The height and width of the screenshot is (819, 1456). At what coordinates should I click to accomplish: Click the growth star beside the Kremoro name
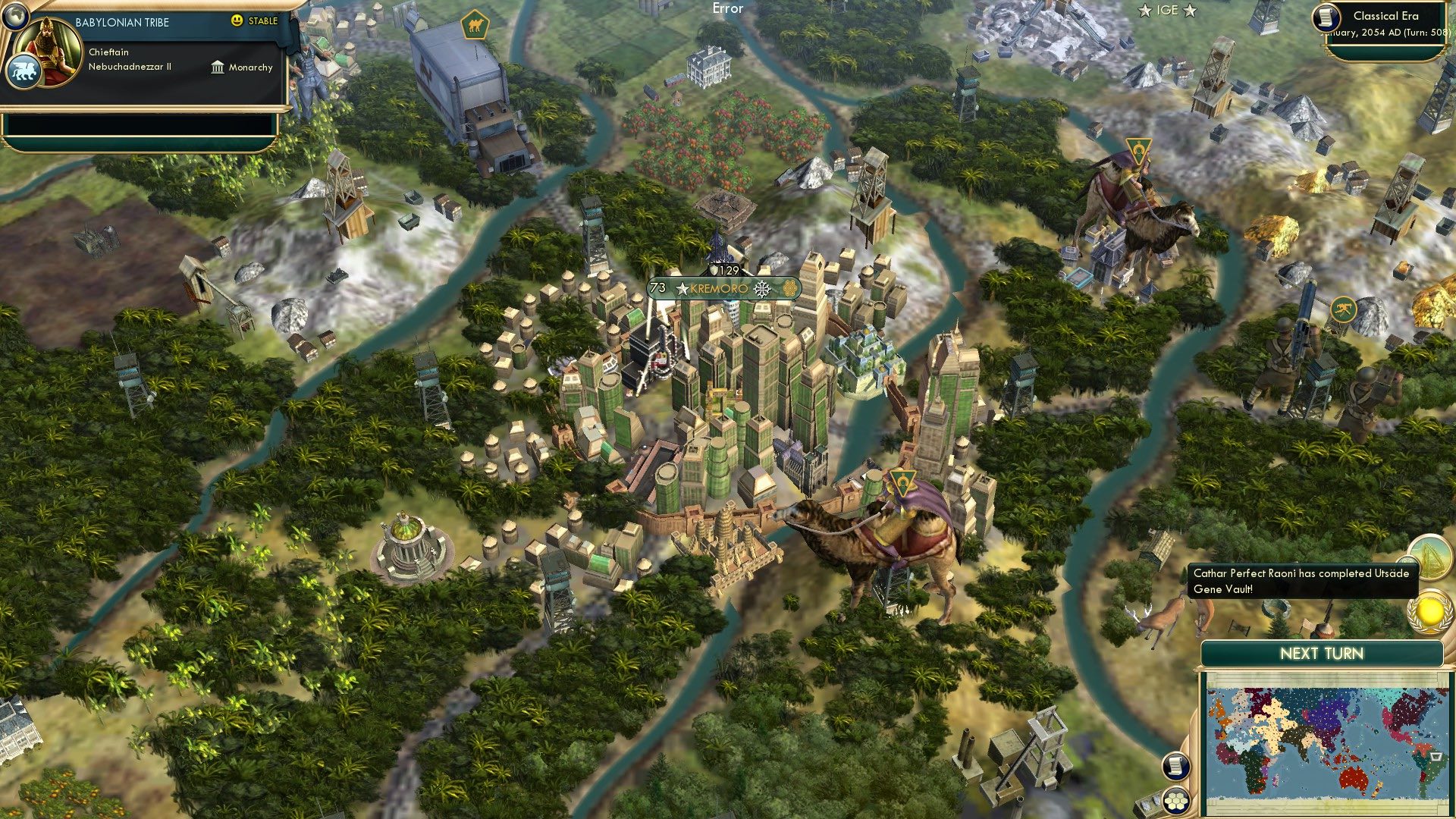point(682,289)
